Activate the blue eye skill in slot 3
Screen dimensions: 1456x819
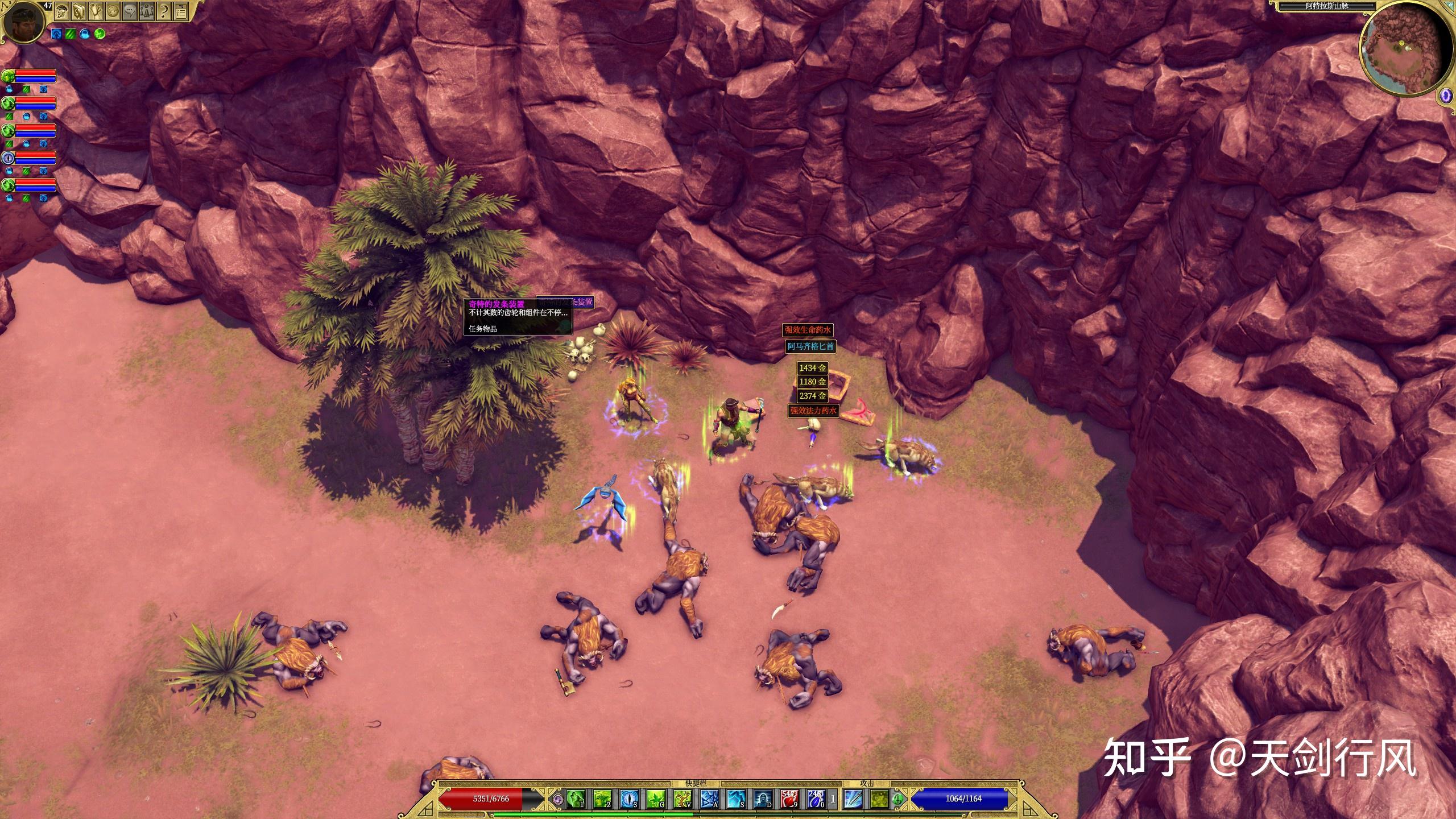tap(628, 799)
